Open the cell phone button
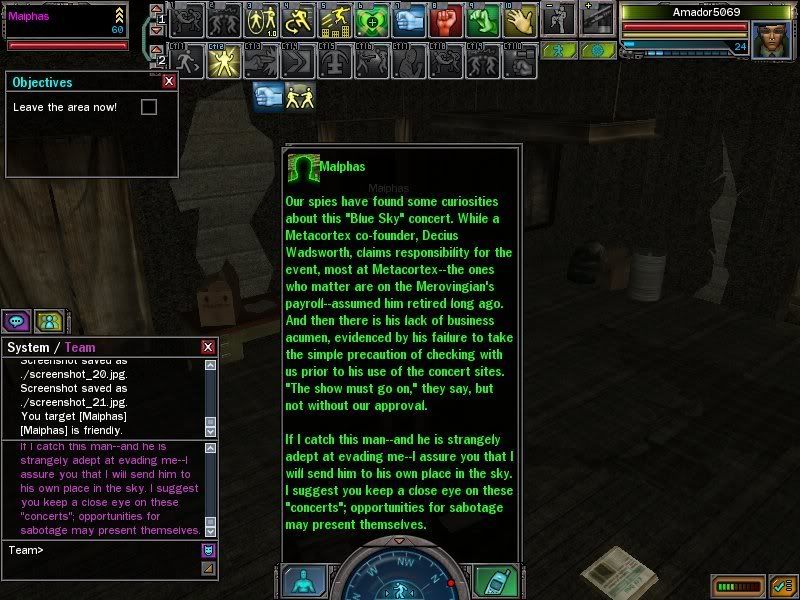The image size is (800, 600). pos(491,581)
